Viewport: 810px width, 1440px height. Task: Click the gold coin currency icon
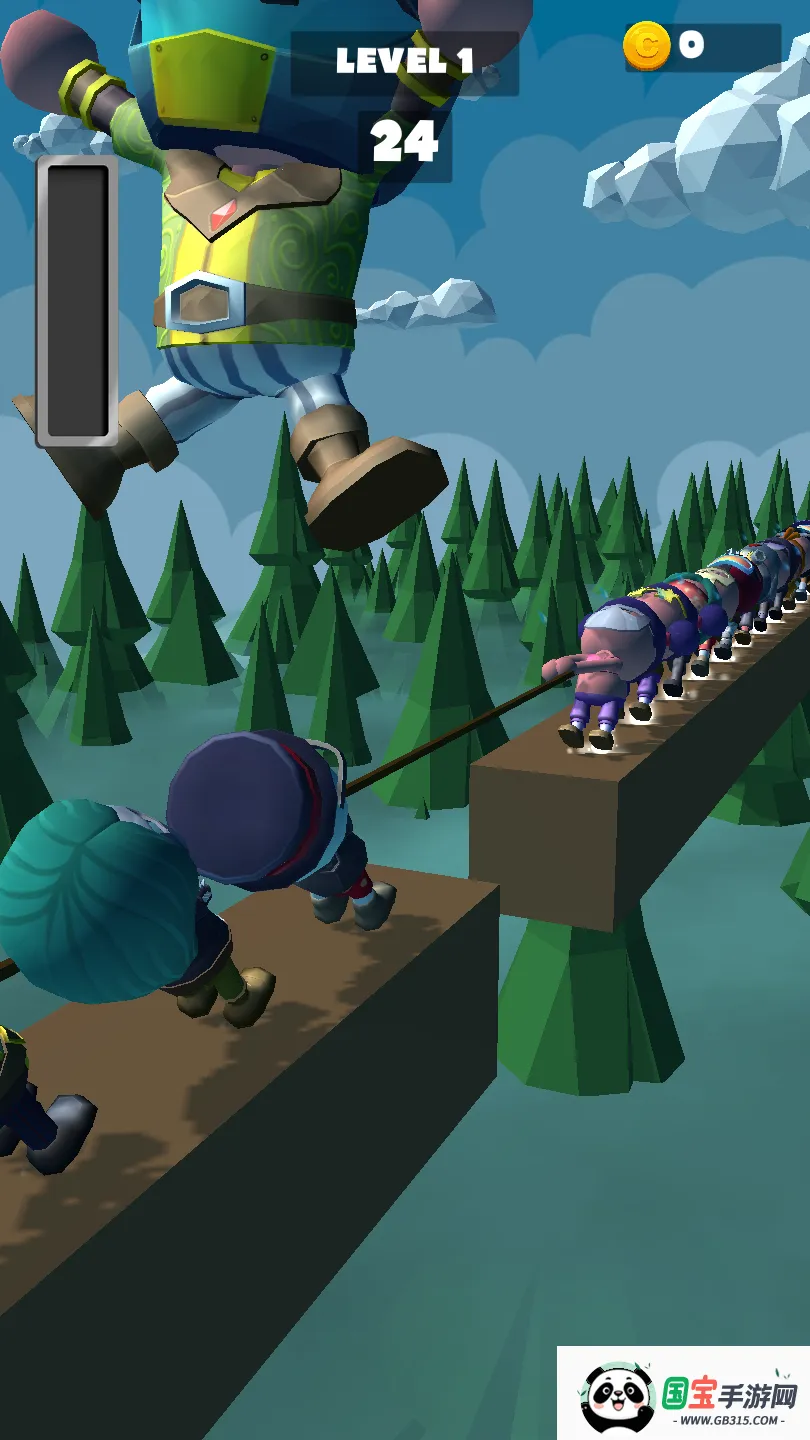pos(646,46)
